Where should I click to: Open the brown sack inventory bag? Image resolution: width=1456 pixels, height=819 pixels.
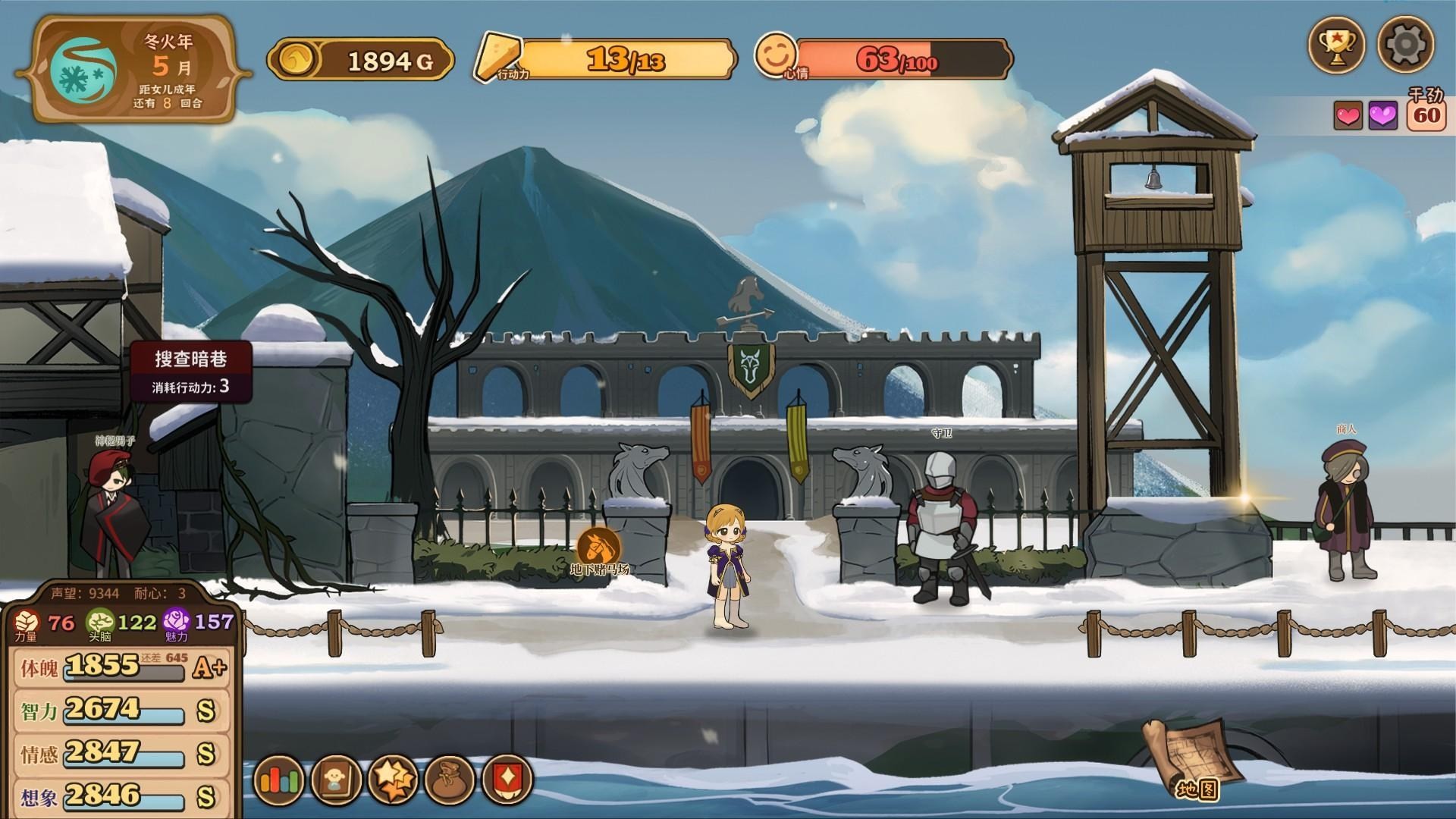point(450,780)
